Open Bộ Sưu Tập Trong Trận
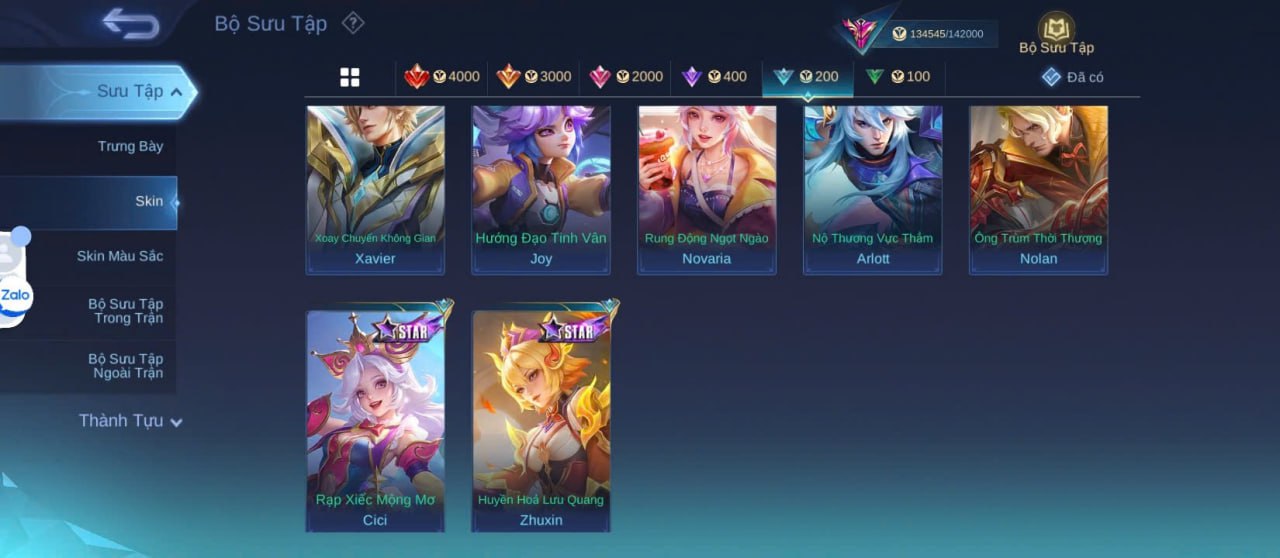The width and height of the screenshot is (1280, 558). [126, 311]
